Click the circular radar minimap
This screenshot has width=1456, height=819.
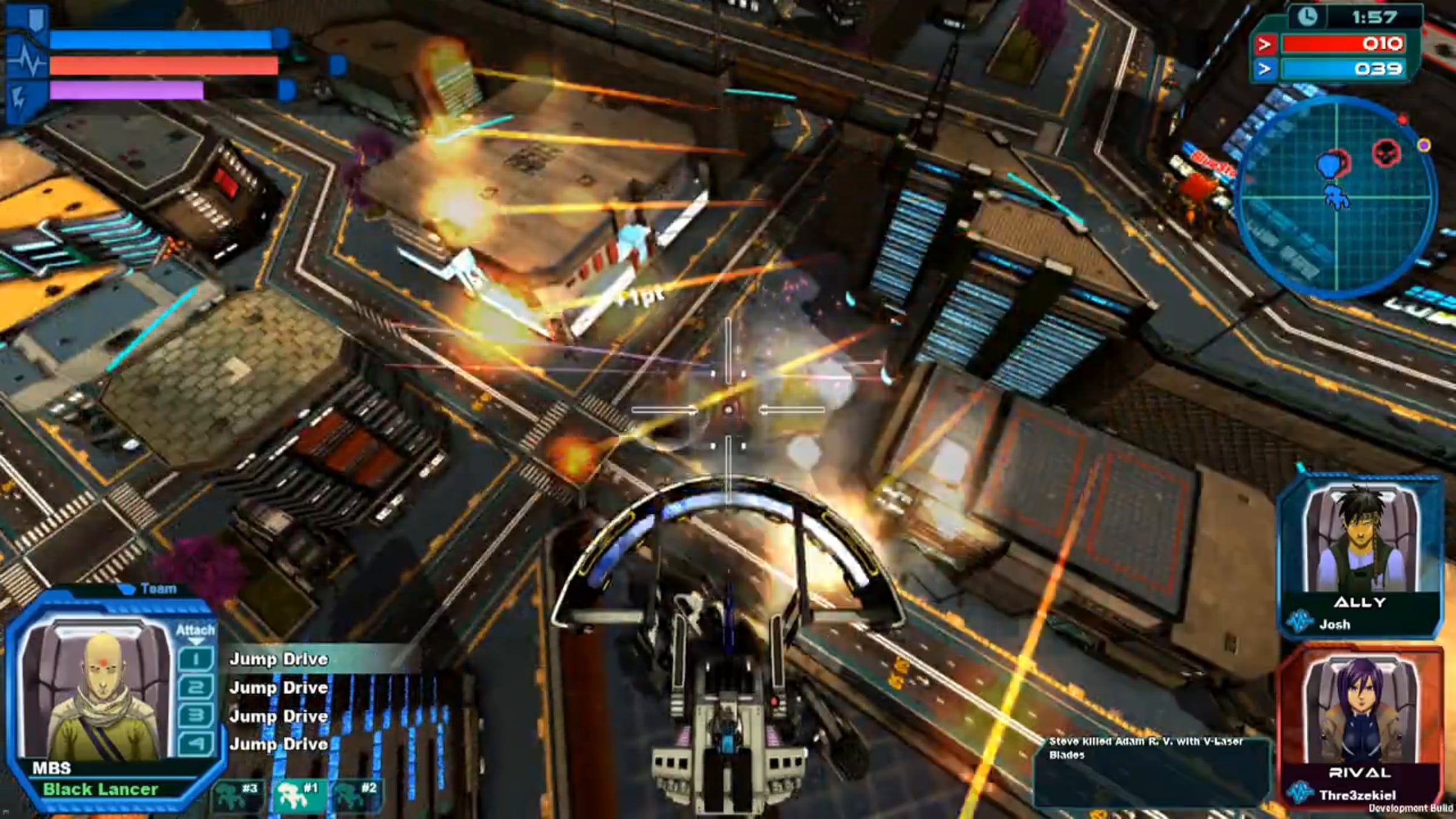tap(1336, 197)
